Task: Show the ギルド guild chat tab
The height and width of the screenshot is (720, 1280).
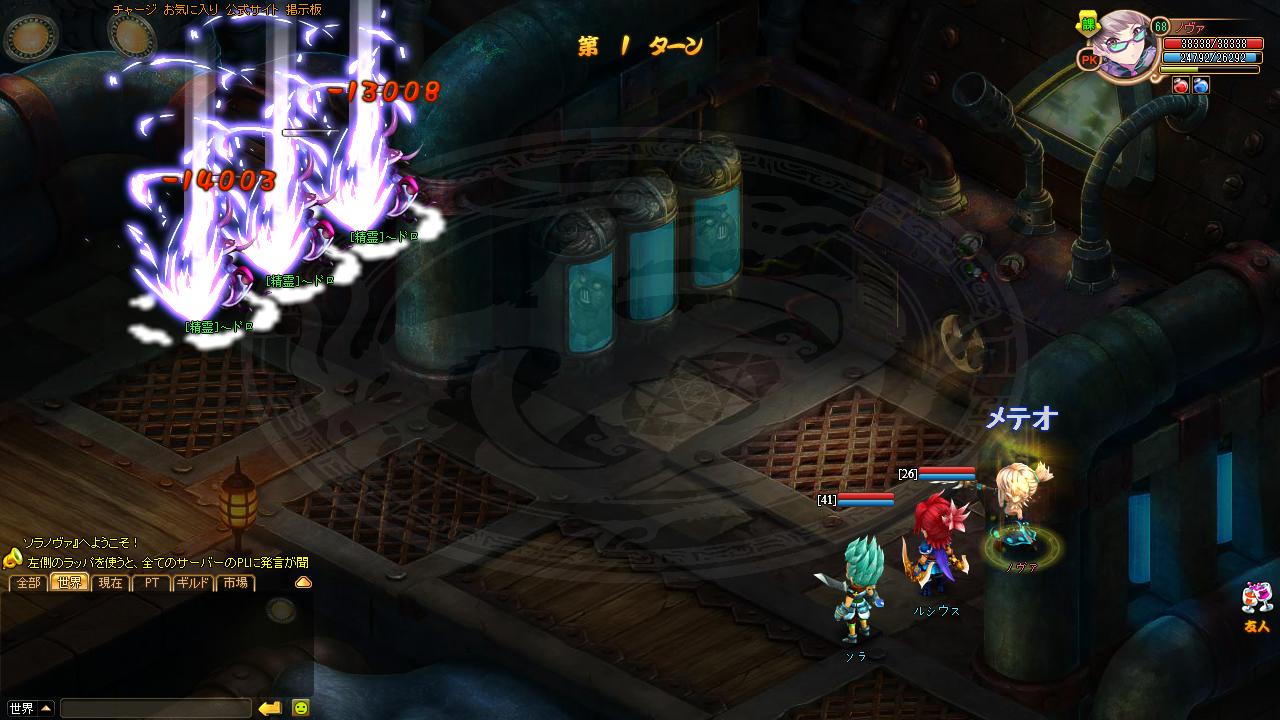Action: point(193,582)
